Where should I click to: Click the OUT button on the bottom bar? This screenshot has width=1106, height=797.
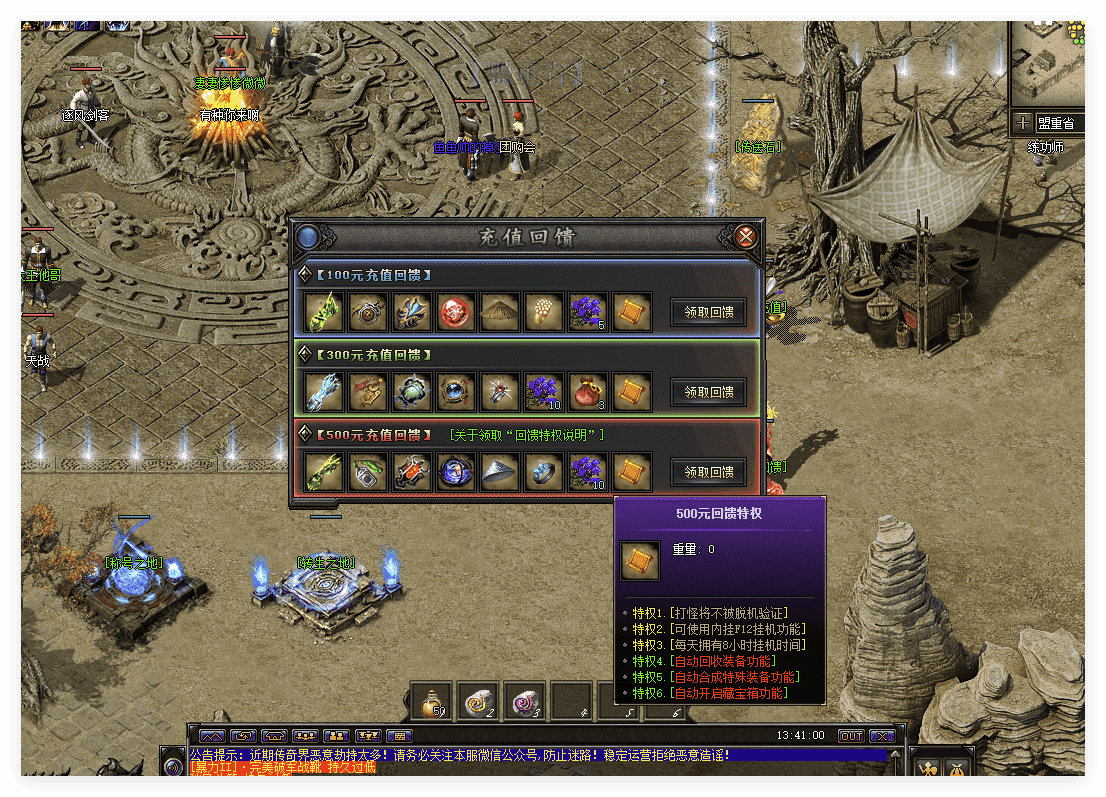pos(851,736)
